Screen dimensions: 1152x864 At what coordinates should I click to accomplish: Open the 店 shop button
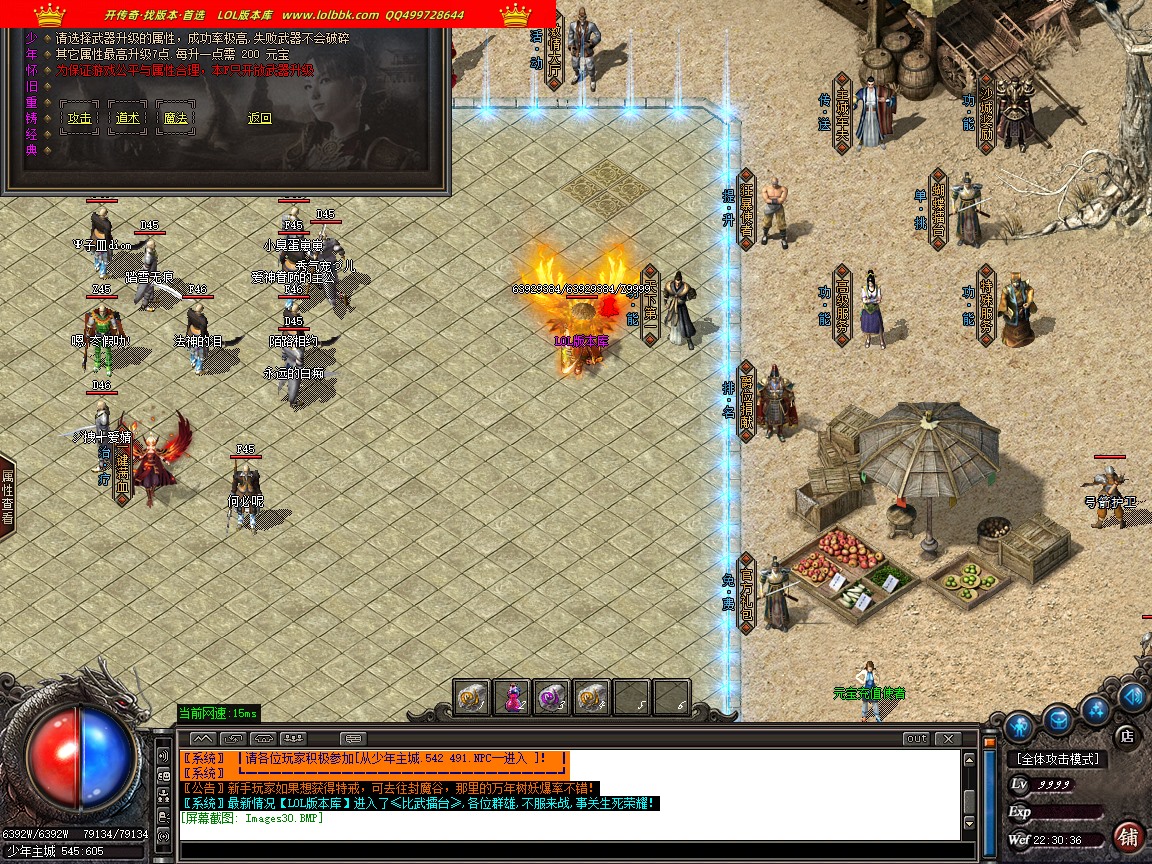point(1126,735)
